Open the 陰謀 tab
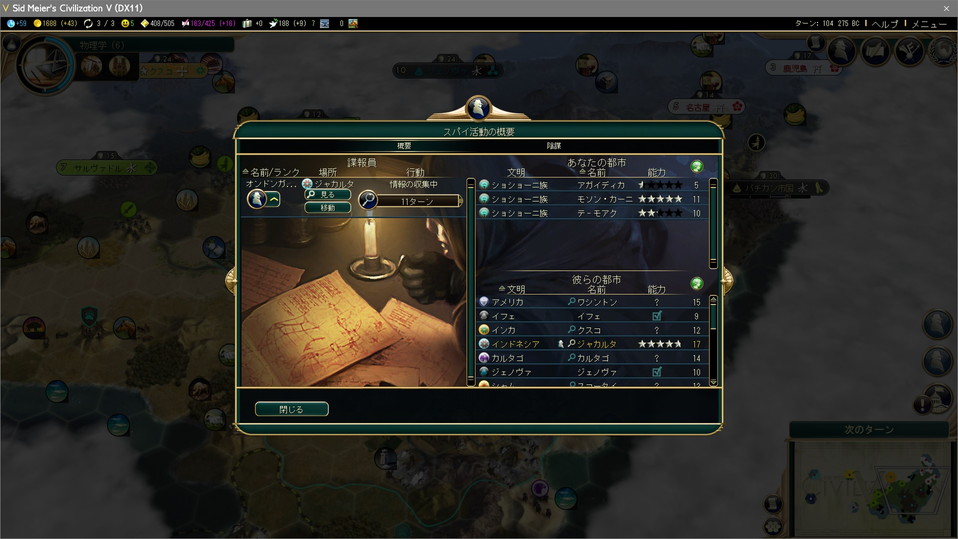 click(x=553, y=146)
